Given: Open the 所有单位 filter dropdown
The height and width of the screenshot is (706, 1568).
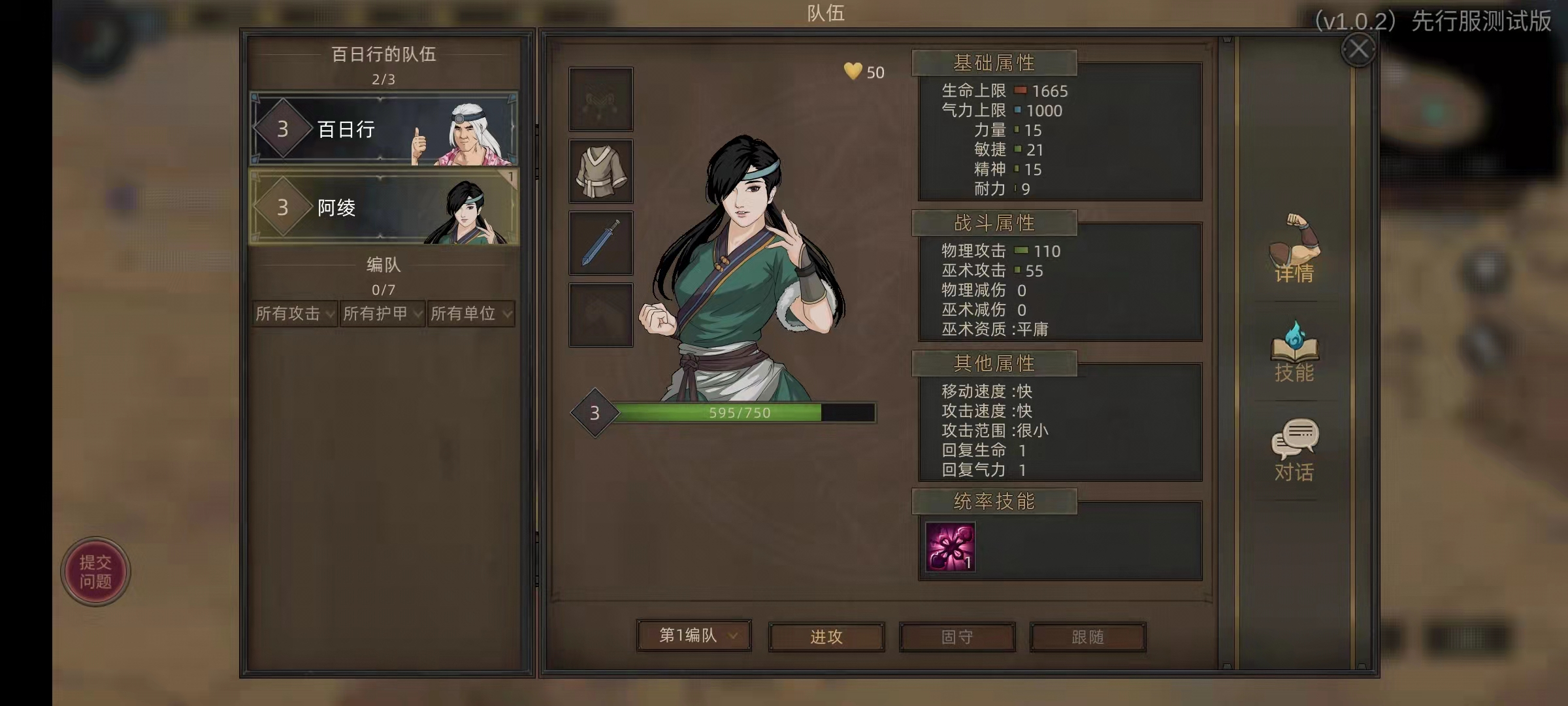Looking at the screenshot, I should pos(471,314).
